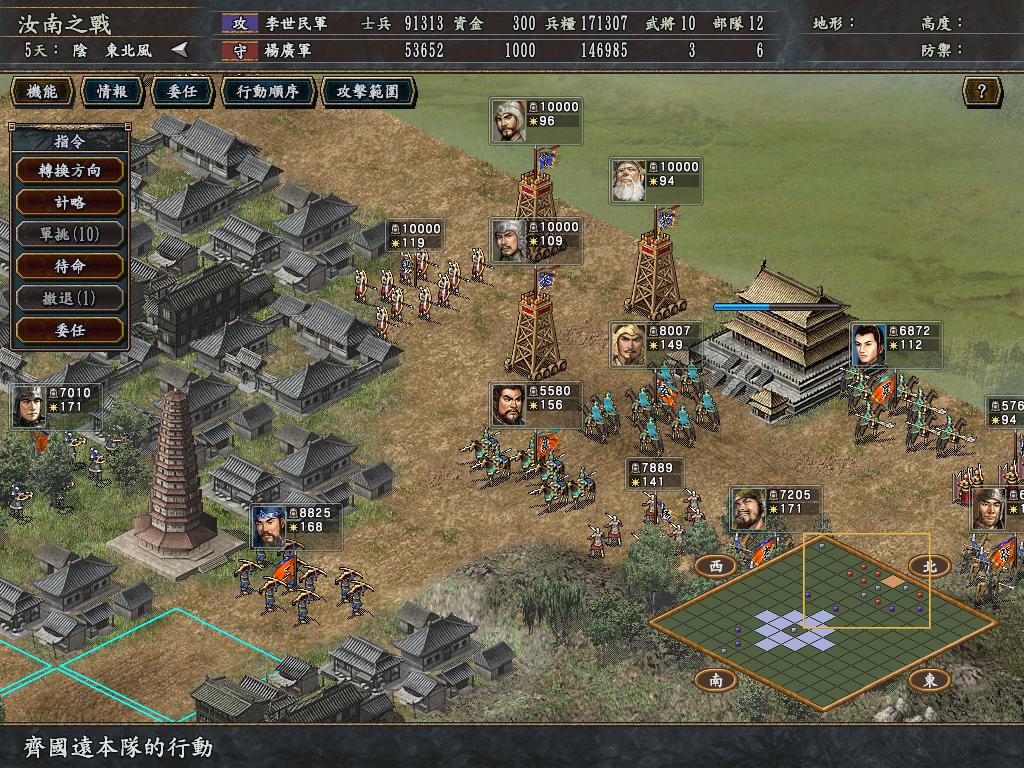1024x768 pixels.
Task: Toggle the 攻擊範圍 attack range display
Action: tap(368, 92)
